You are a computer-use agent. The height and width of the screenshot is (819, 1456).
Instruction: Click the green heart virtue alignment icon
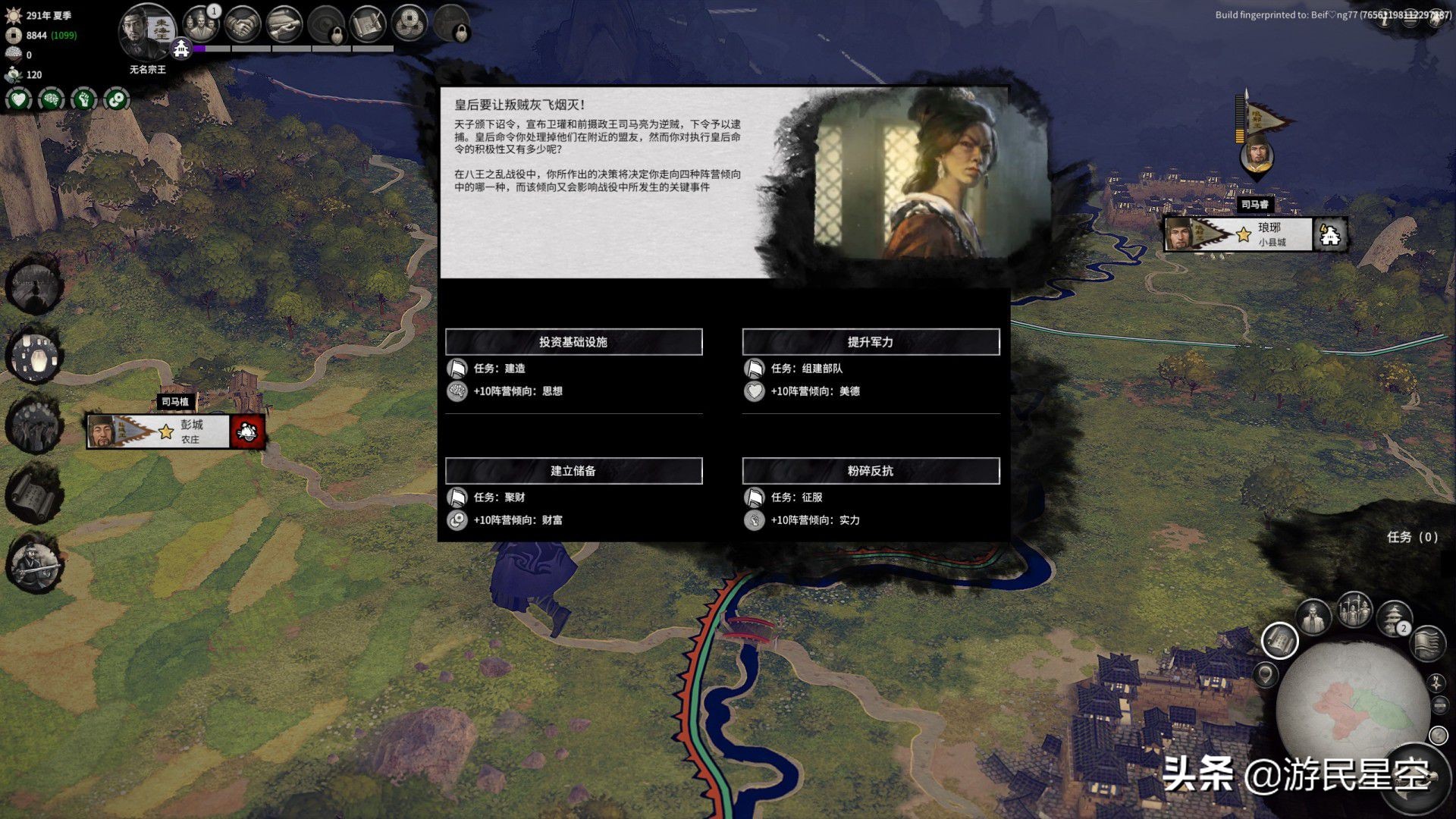coord(19,99)
